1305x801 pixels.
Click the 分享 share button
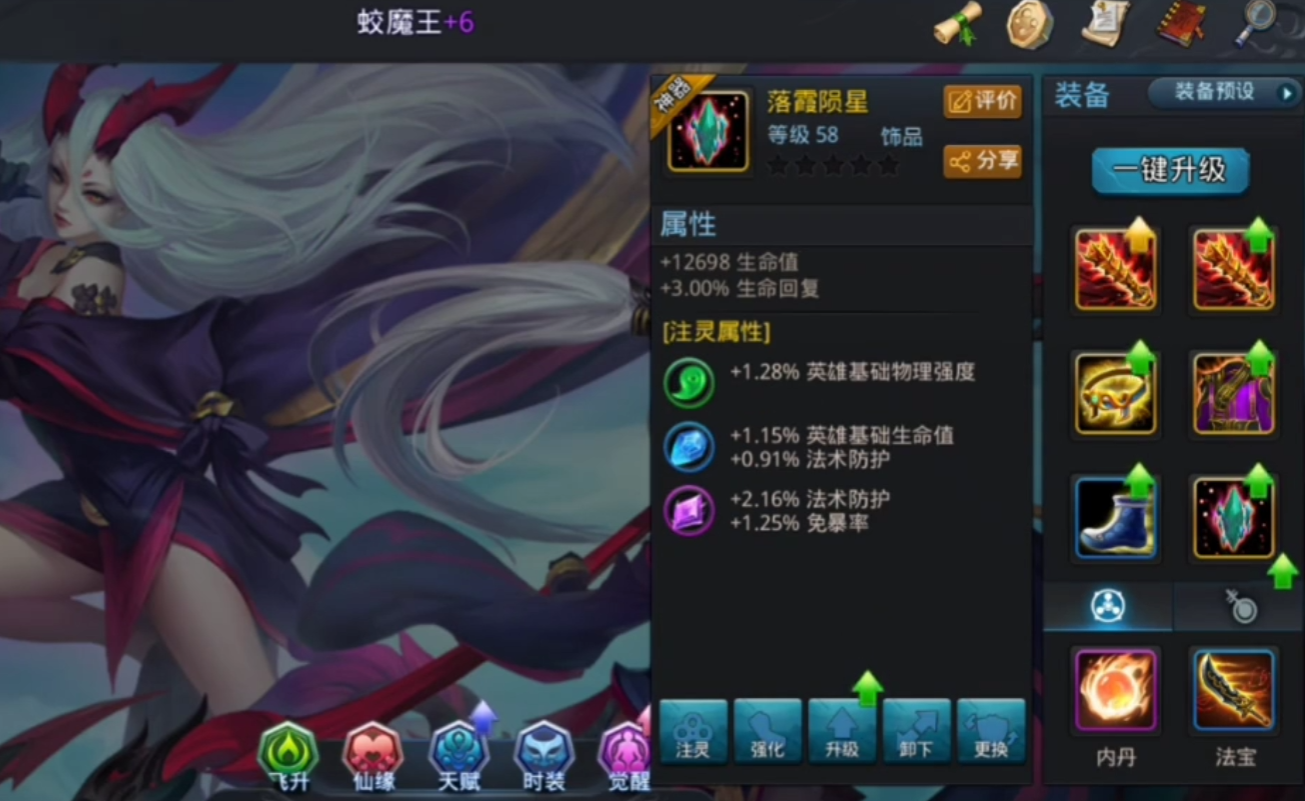pyautogui.click(x=983, y=163)
